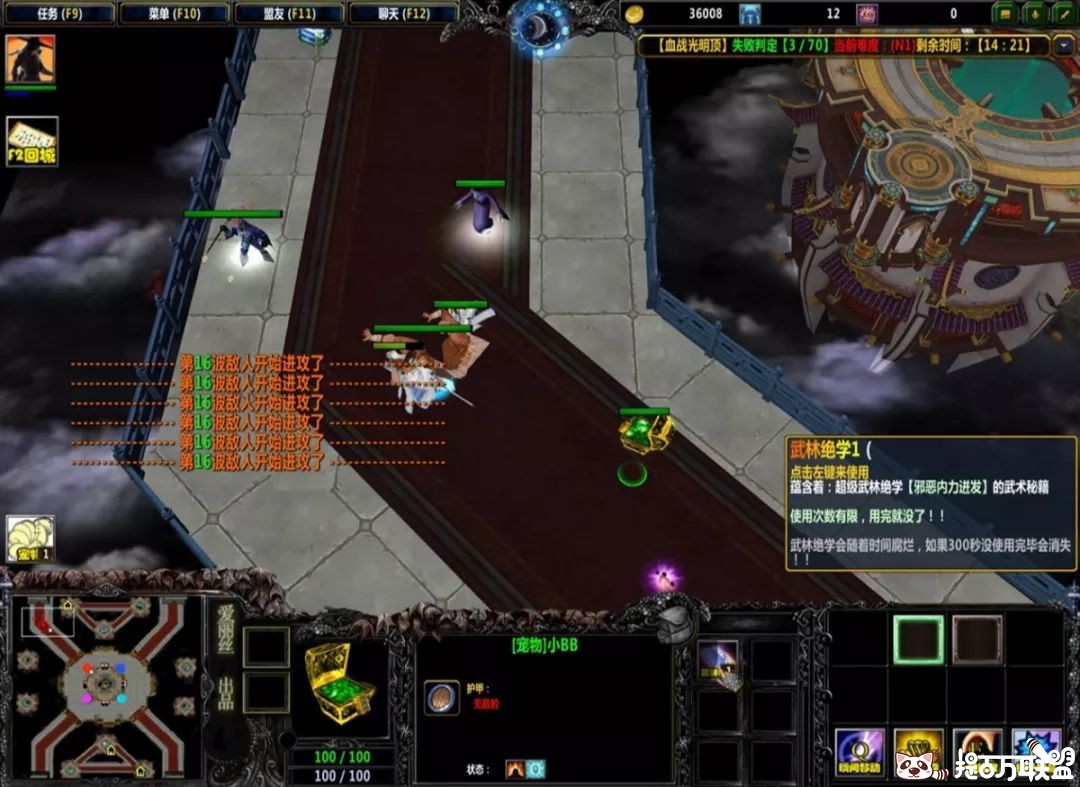1080x787 pixels.
Task: Open the 任务 (F9) quest menu
Action: pos(59,14)
